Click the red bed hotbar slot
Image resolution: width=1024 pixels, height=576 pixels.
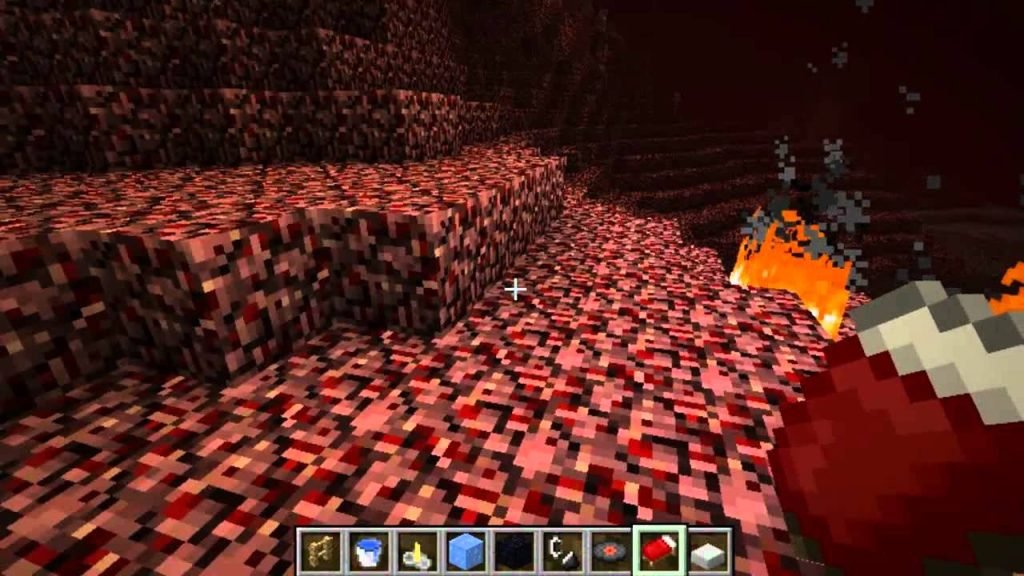(657, 550)
